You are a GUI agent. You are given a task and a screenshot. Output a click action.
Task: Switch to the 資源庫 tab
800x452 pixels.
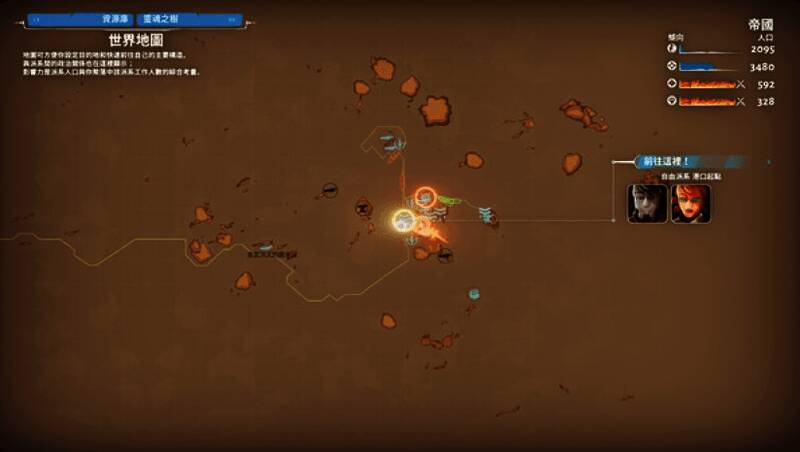(110, 19)
